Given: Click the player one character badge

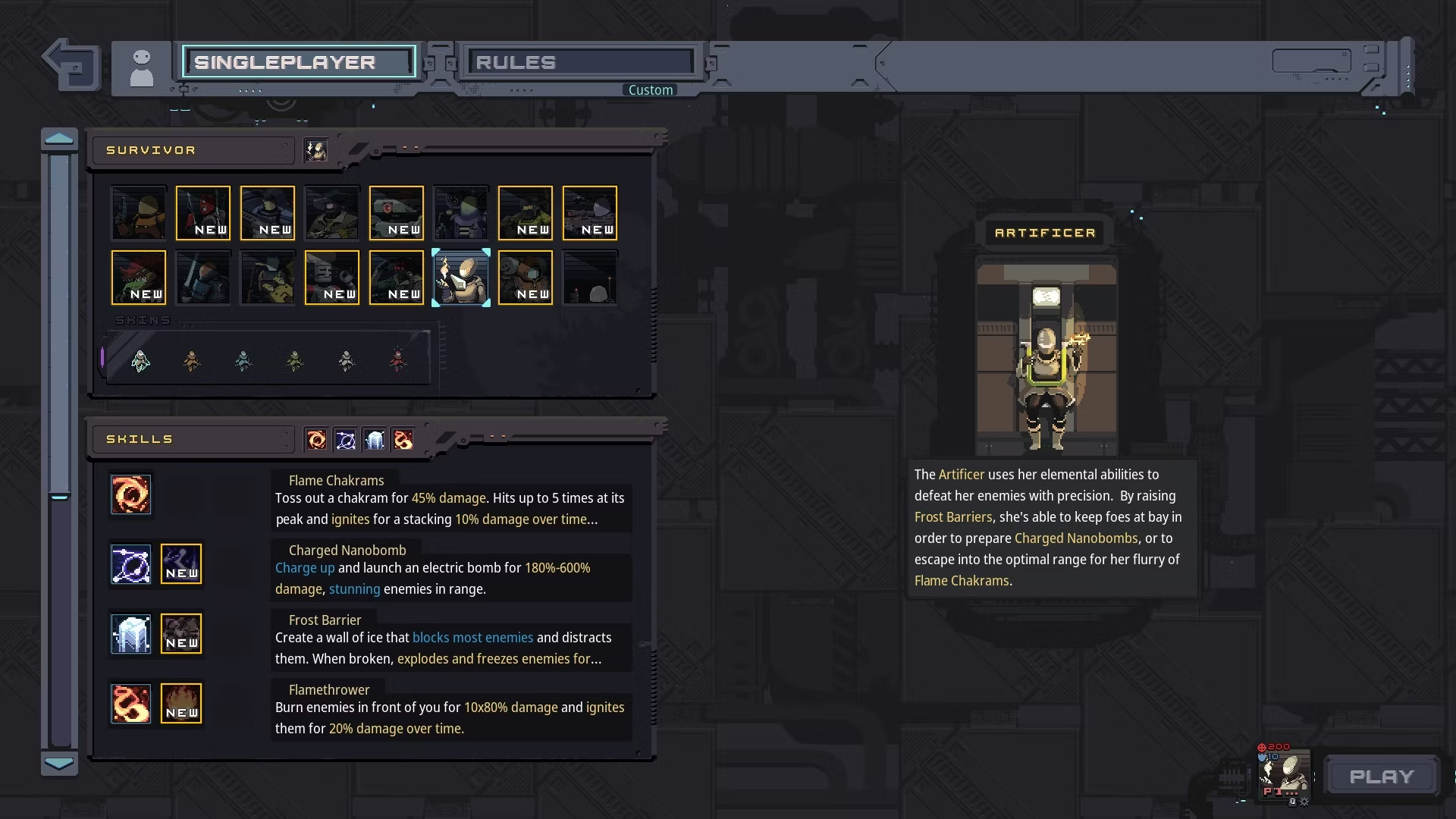Looking at the screenshot, I should [1284, 775].
